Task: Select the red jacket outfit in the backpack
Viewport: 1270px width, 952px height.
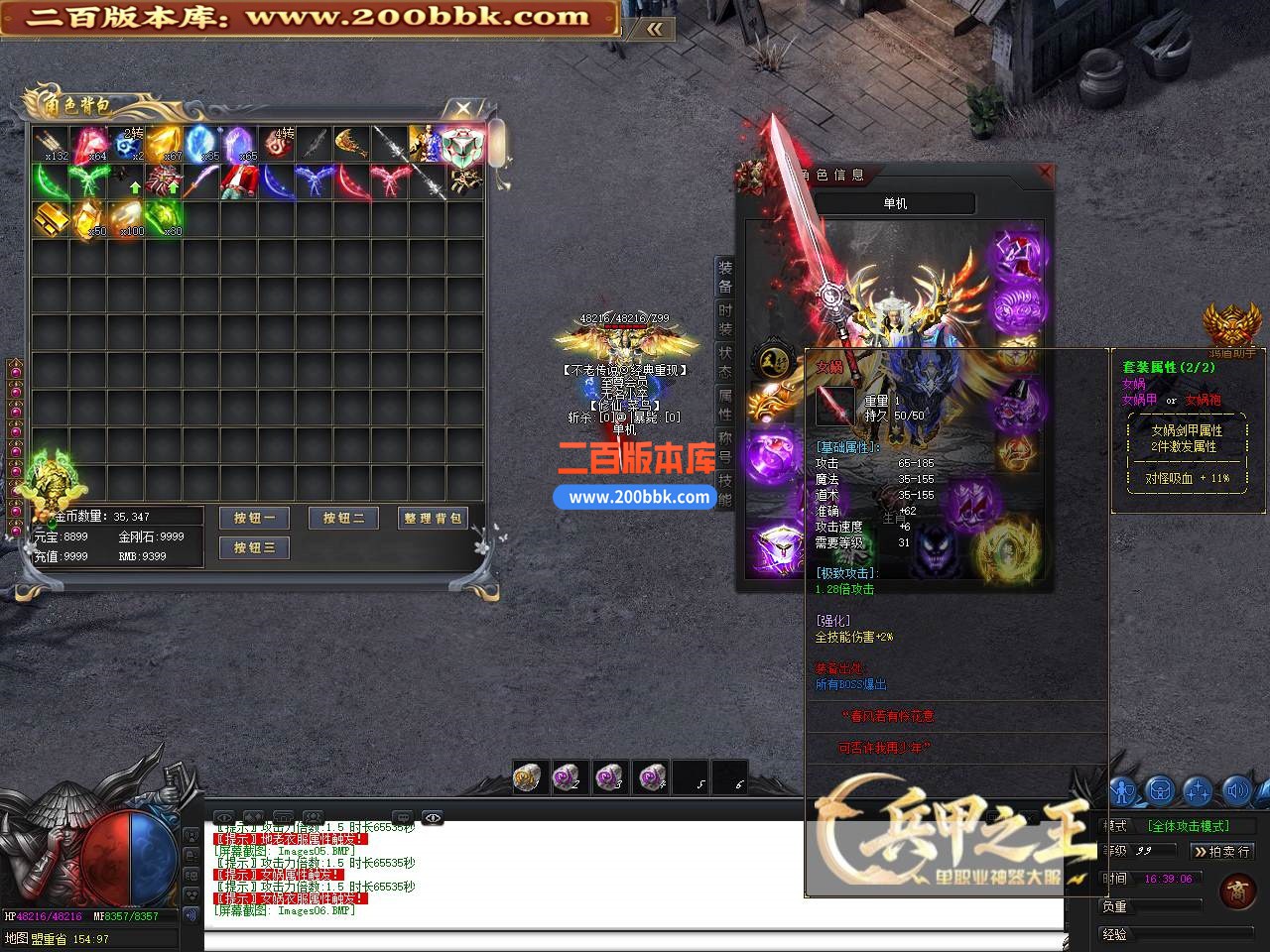Action: point(238,181)
